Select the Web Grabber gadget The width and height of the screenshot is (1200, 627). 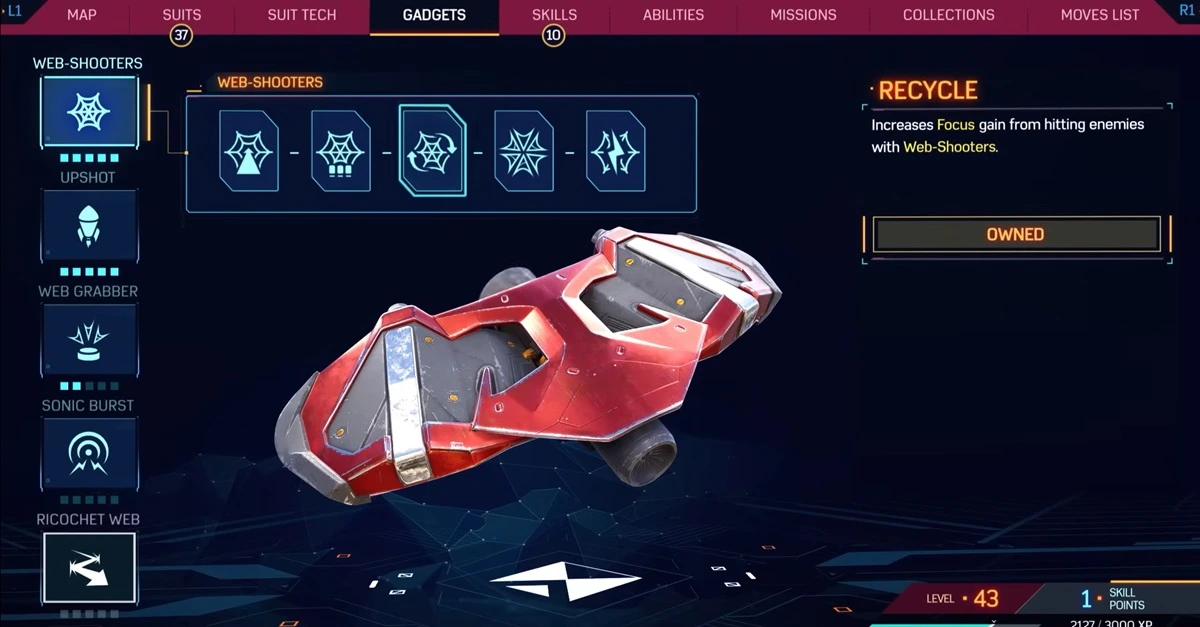89,340
